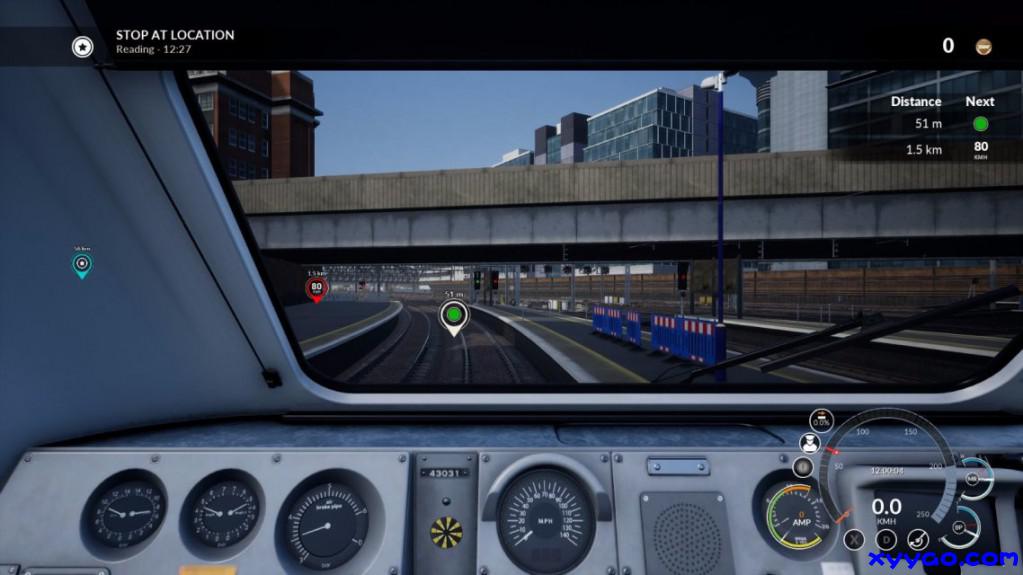Click the red 80 speed limit marker
This screenshot has width=1023, height=575.
(x=316, y=289)
